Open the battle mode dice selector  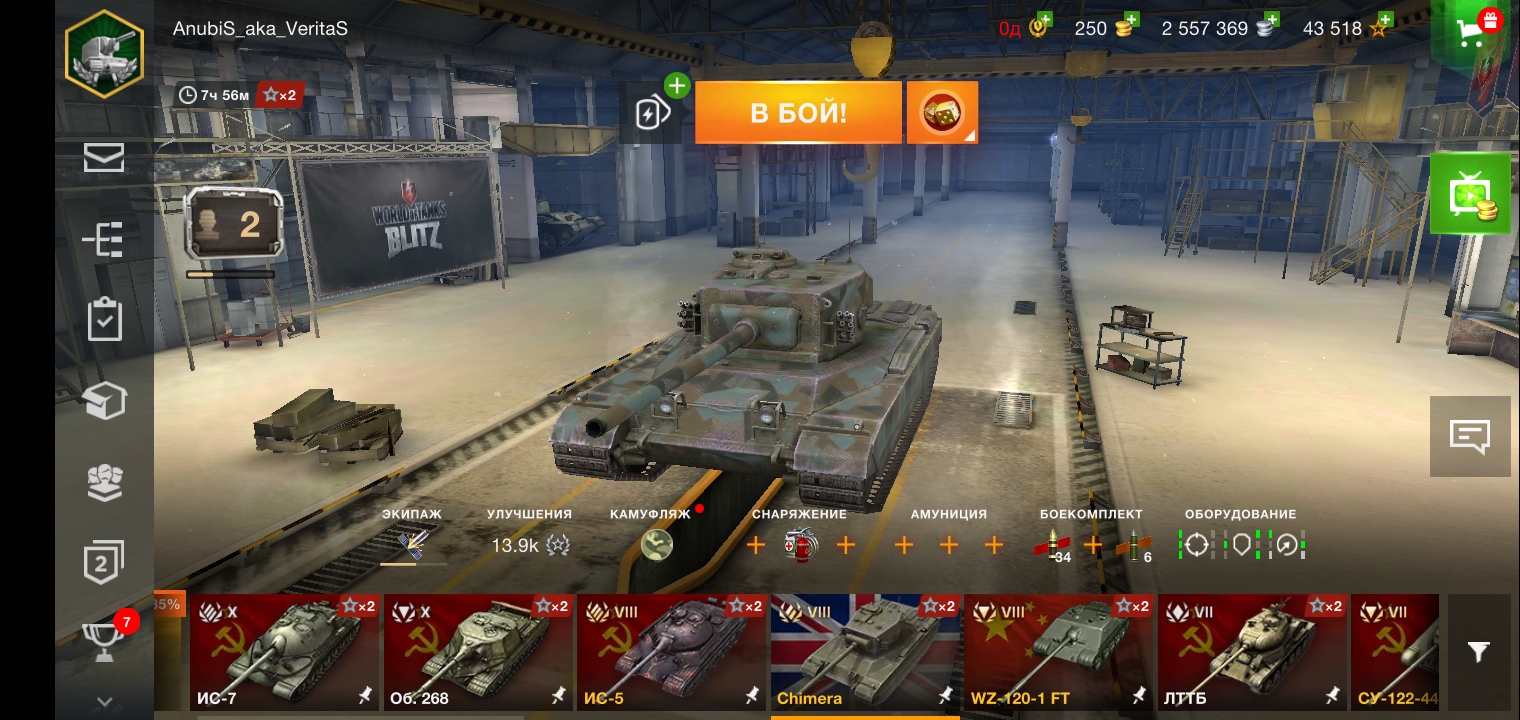click(941, 112)
